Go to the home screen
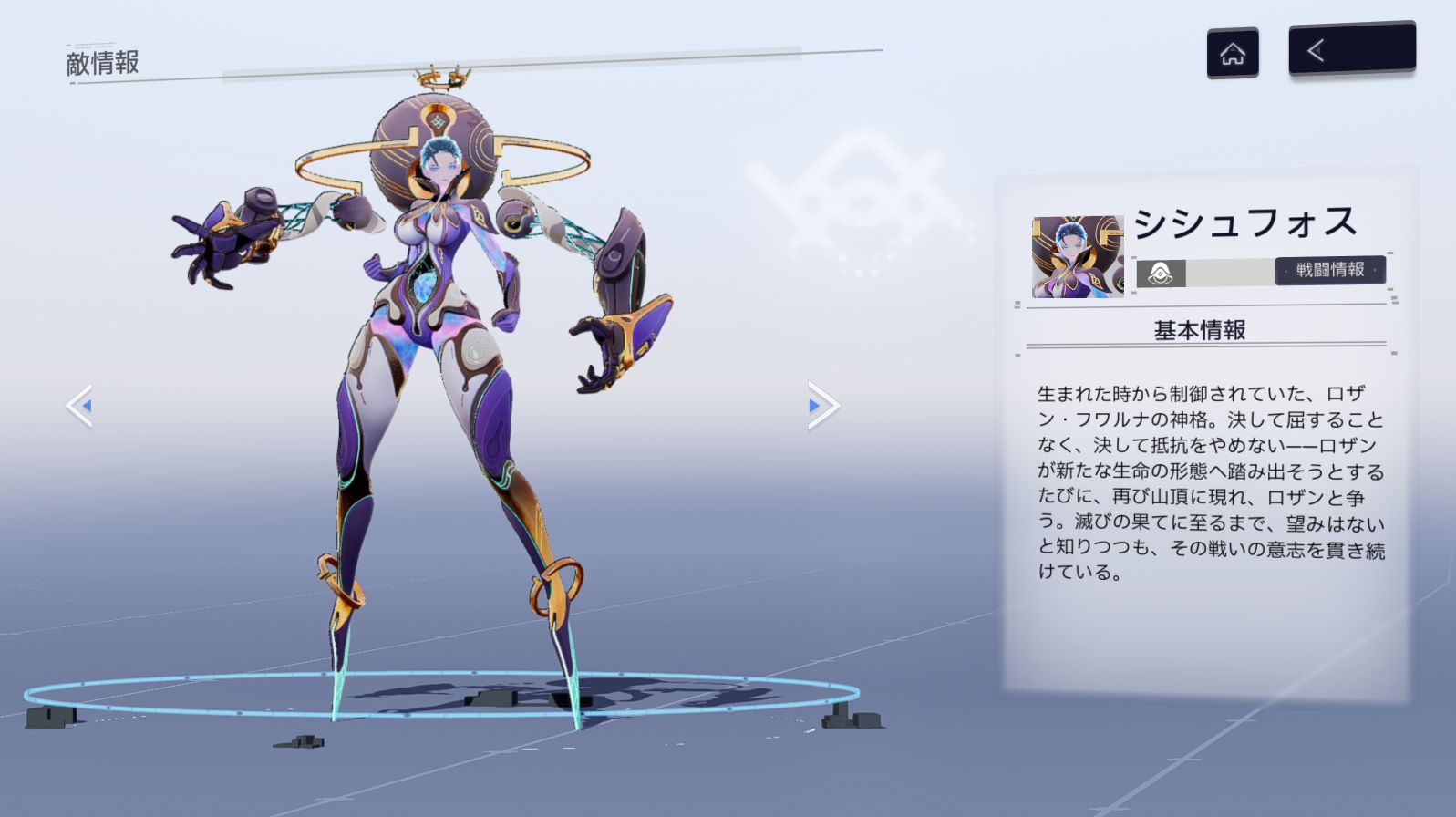1456x817 pixels. pos(1232,53)
